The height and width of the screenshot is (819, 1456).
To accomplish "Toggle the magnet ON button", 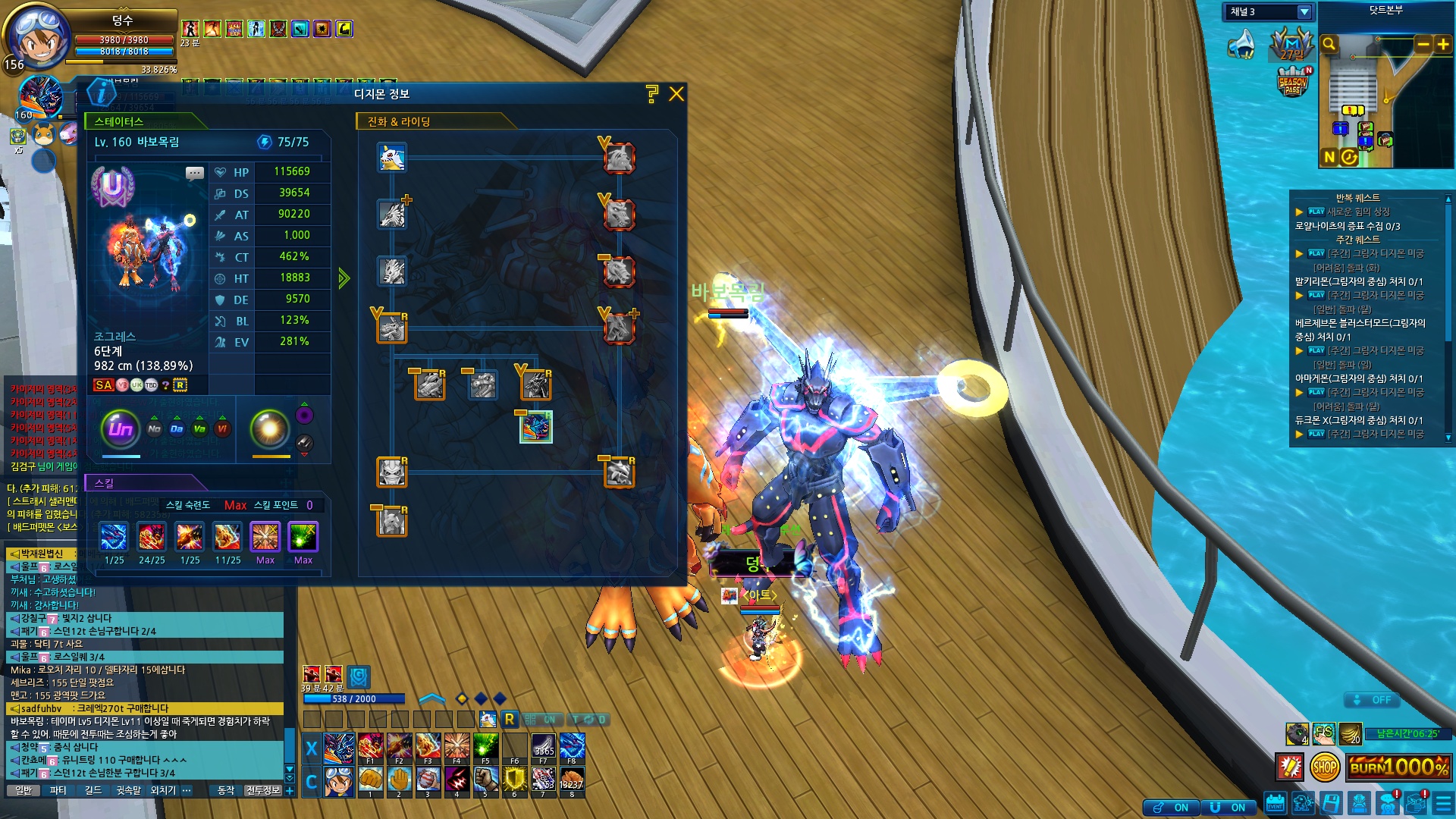I will click(1228, 808).
